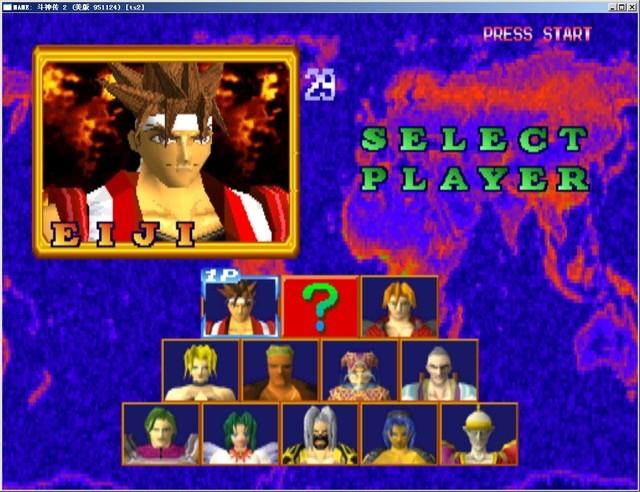Select Gaia with long silver hair and beard
The width and height of the screenshot is (640, 492).
(320, 433)
